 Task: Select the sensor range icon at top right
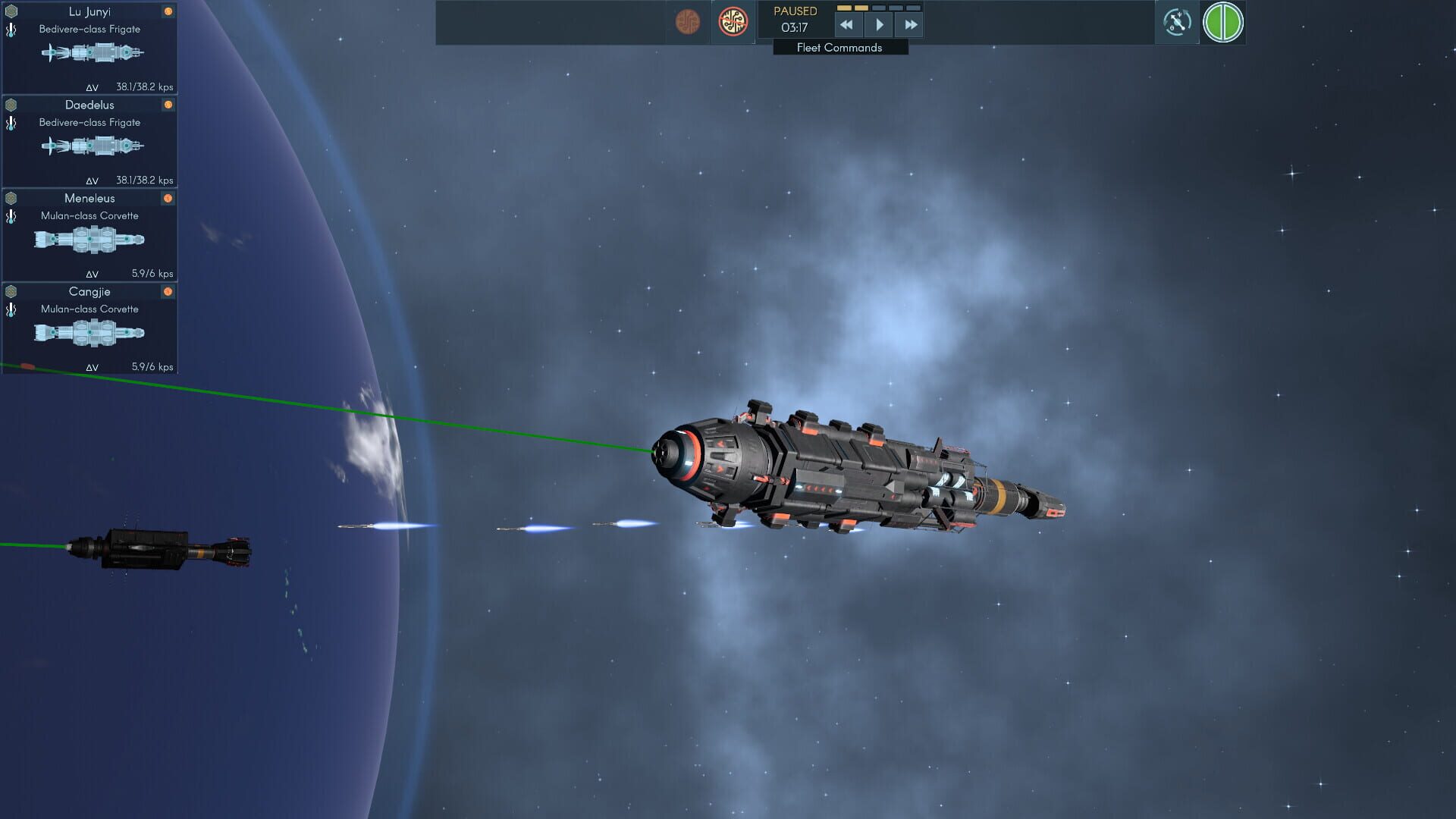point(1178,24)
